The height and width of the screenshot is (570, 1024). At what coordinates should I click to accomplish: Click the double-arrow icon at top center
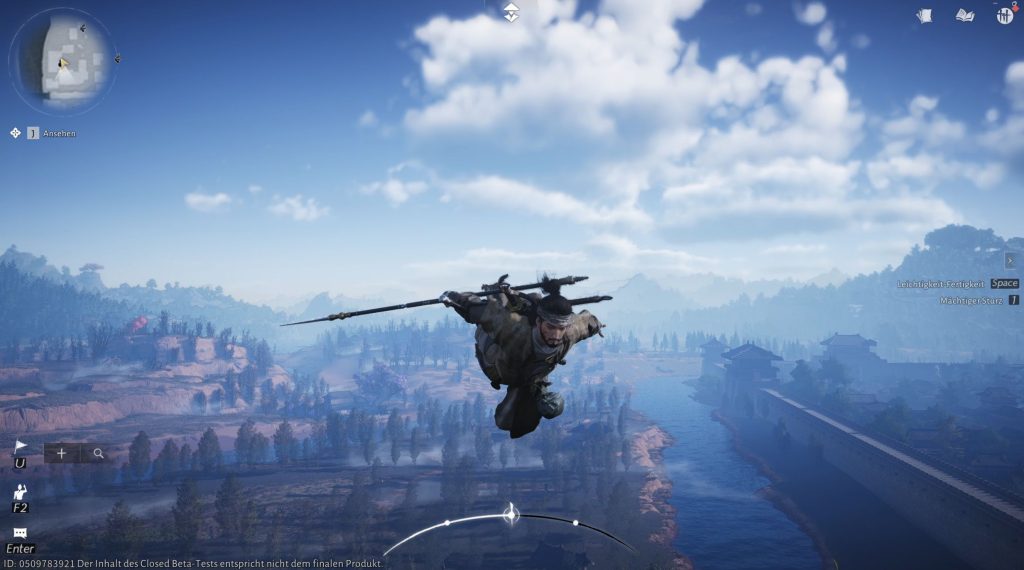pos(511,11)
